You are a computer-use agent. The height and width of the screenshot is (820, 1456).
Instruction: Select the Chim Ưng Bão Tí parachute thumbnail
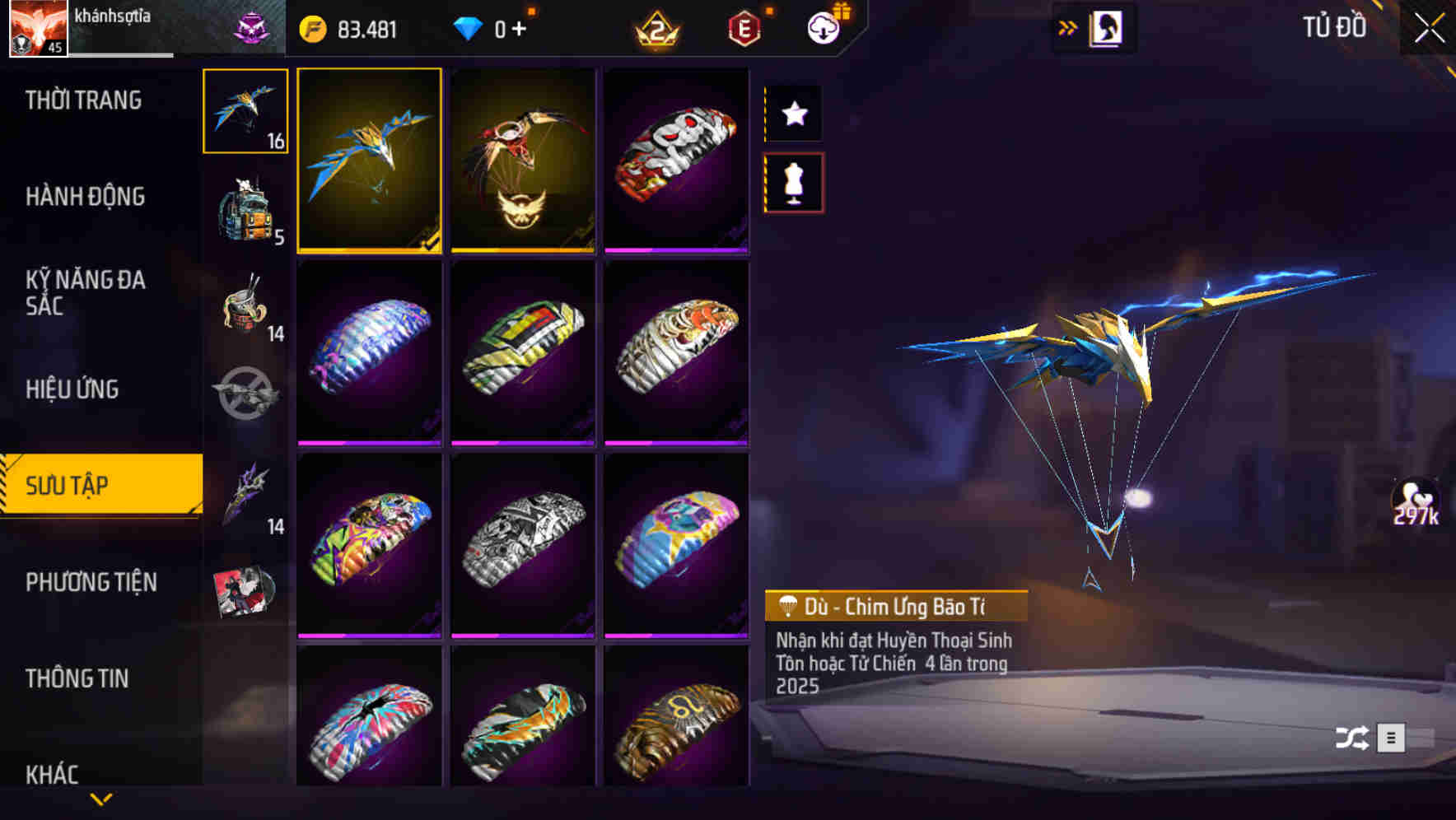(x=370, y=158)
